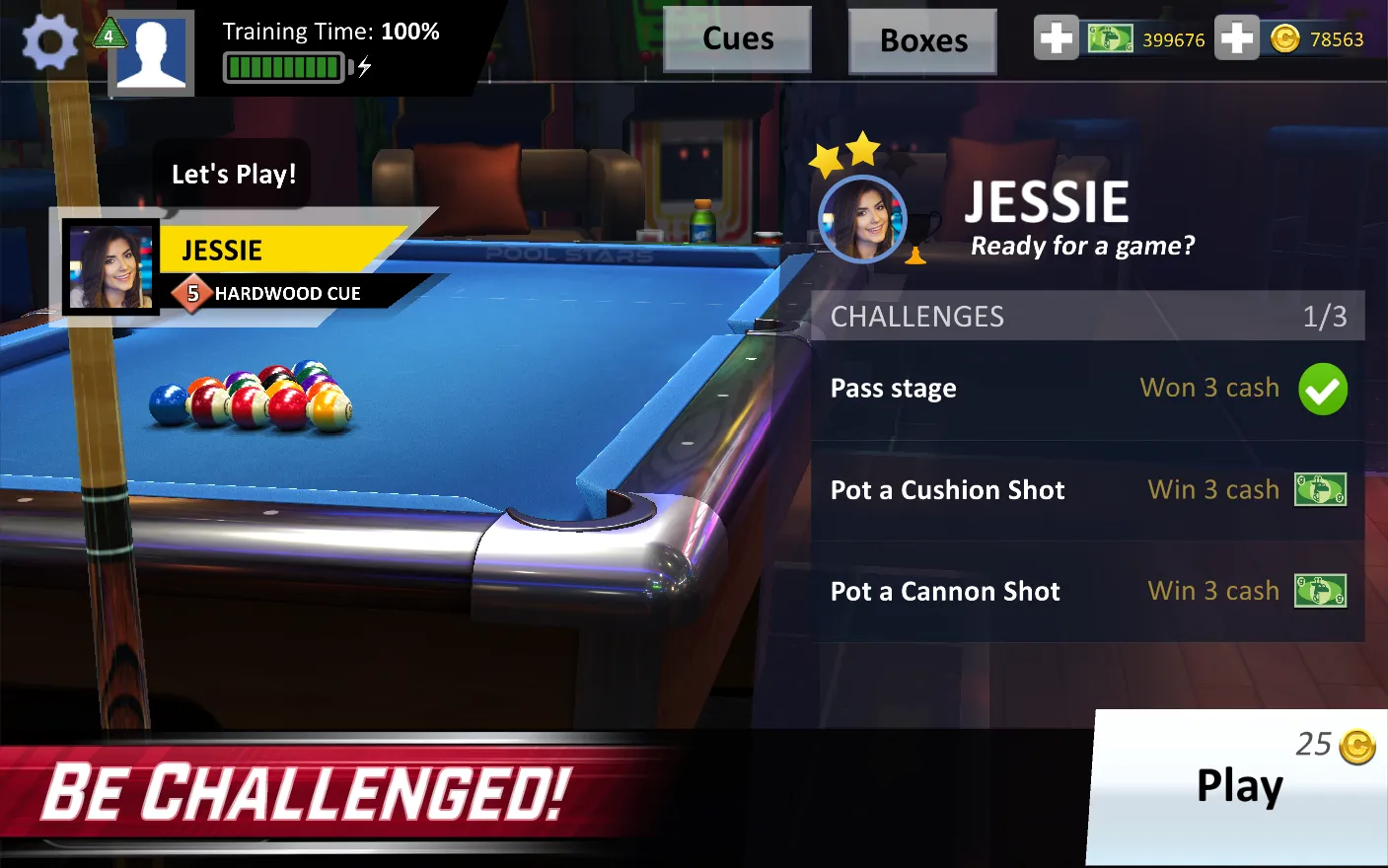The image size is (1388, 868).
Task: Tap the level 4 badge on your profile
Action: pyautogui.click(x=111, y=33)
